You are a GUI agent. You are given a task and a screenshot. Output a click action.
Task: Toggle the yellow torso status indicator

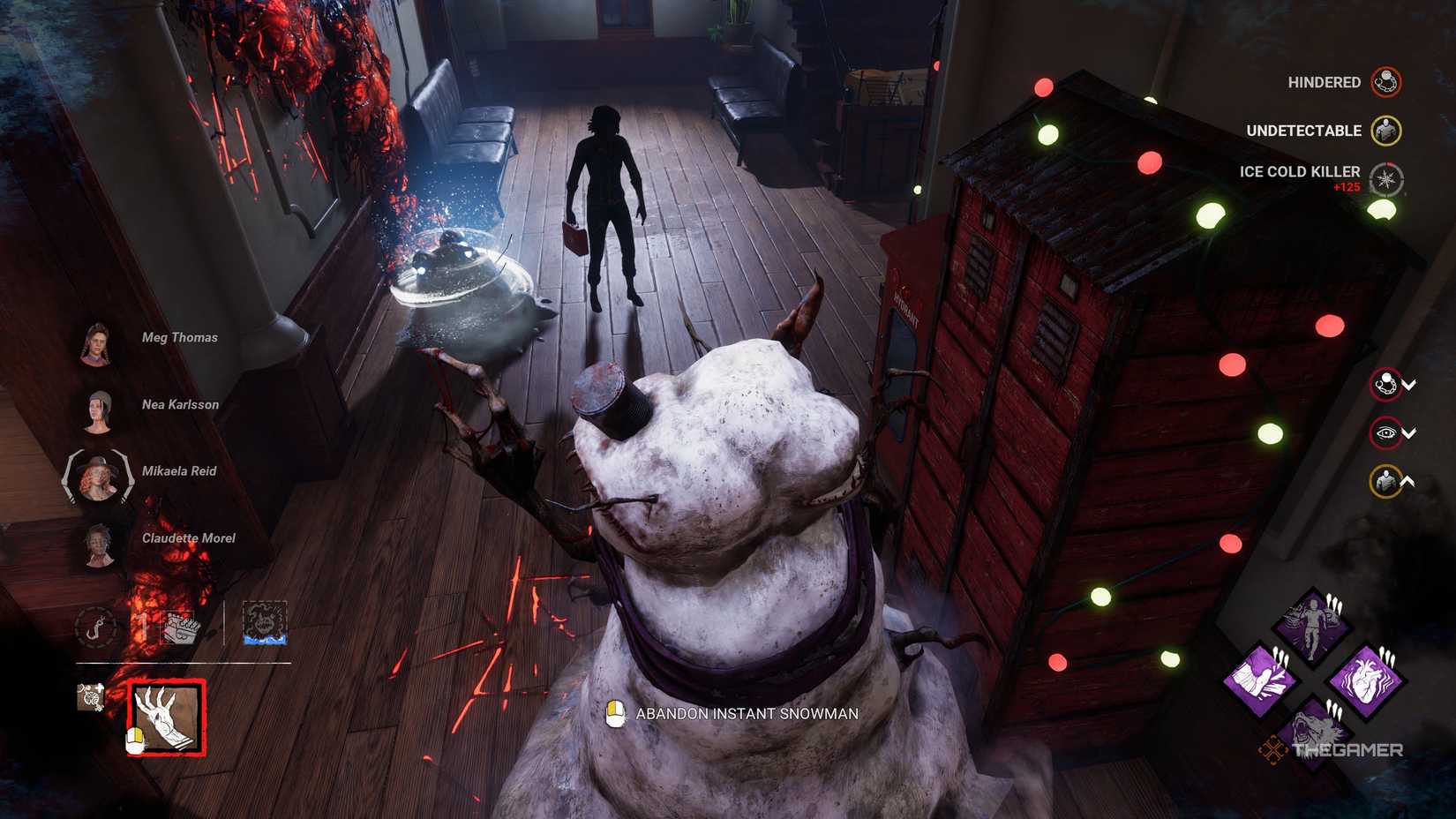(x=1384, y=482)
